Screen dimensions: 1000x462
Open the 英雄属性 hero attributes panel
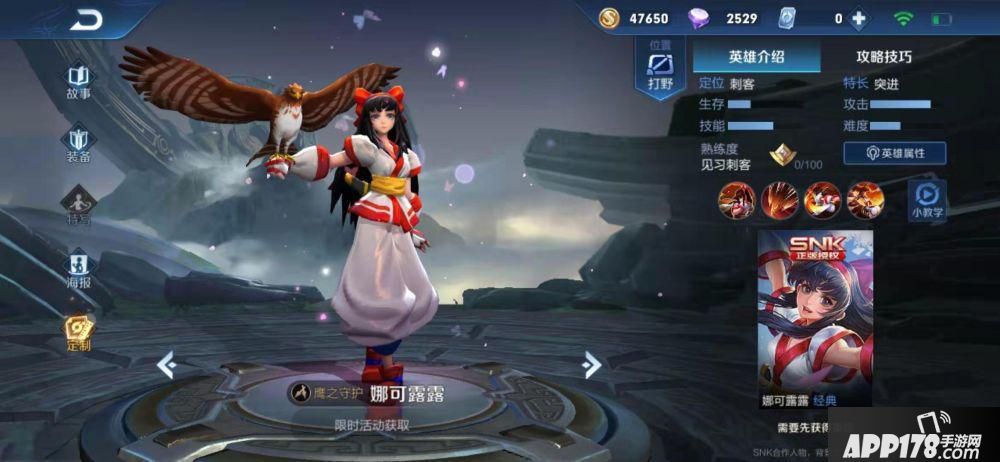click(895, 153)
